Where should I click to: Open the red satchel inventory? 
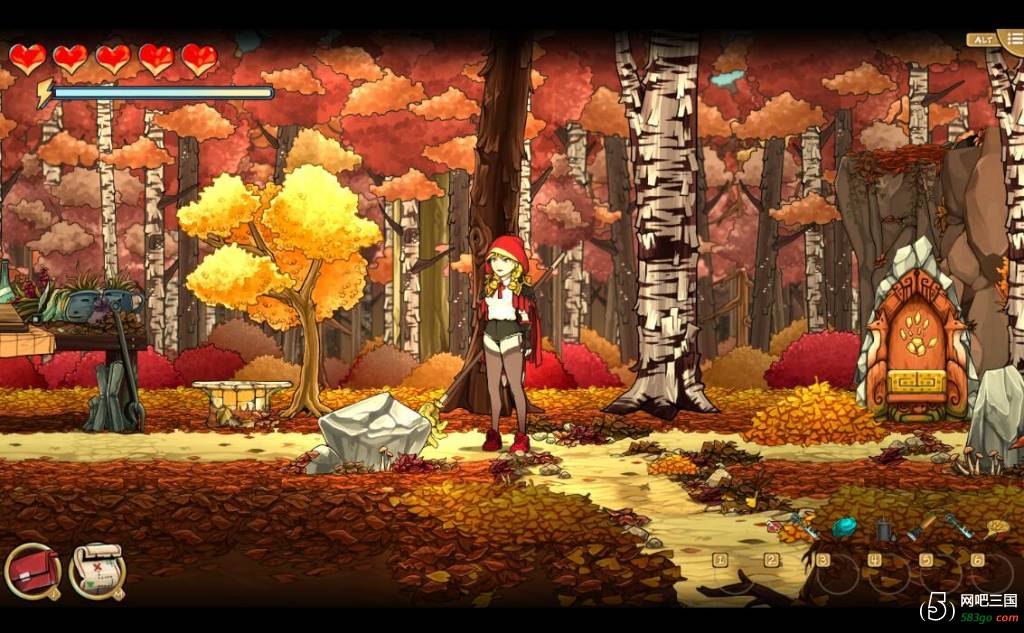(x=33, y=571)
